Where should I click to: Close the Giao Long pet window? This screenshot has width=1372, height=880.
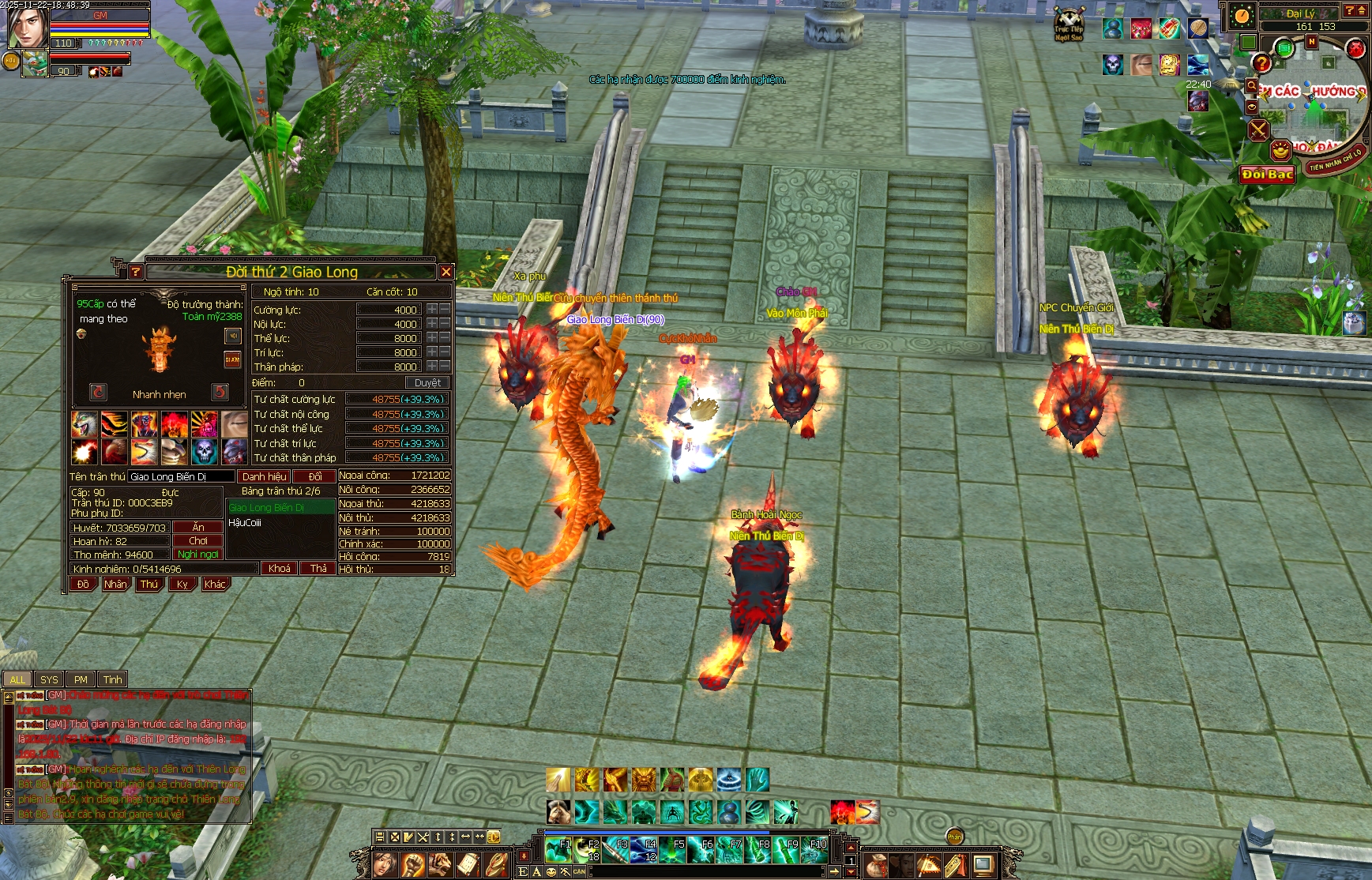tap(446, 272)
